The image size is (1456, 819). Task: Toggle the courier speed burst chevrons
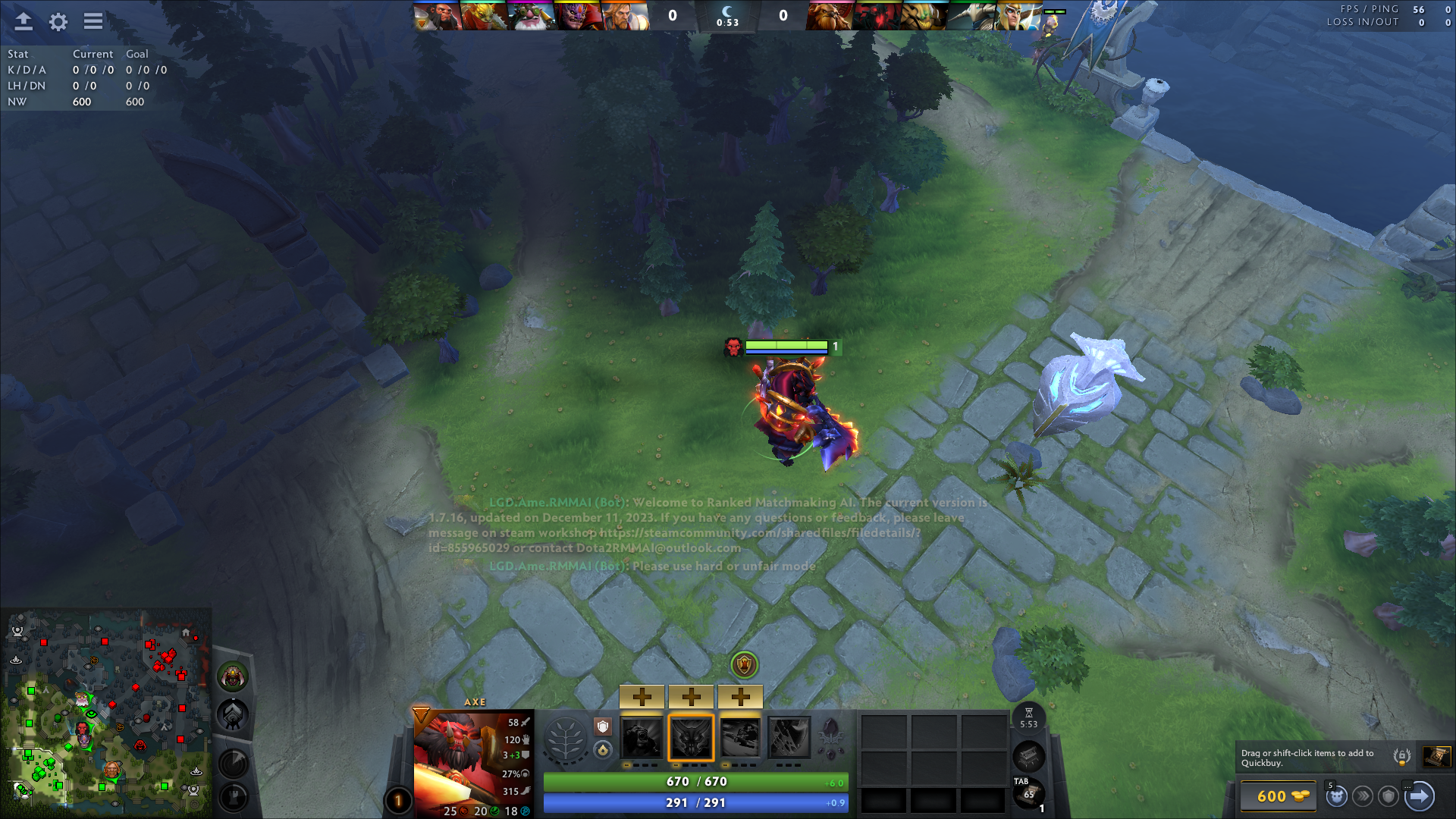click(x=1363, y=796)
